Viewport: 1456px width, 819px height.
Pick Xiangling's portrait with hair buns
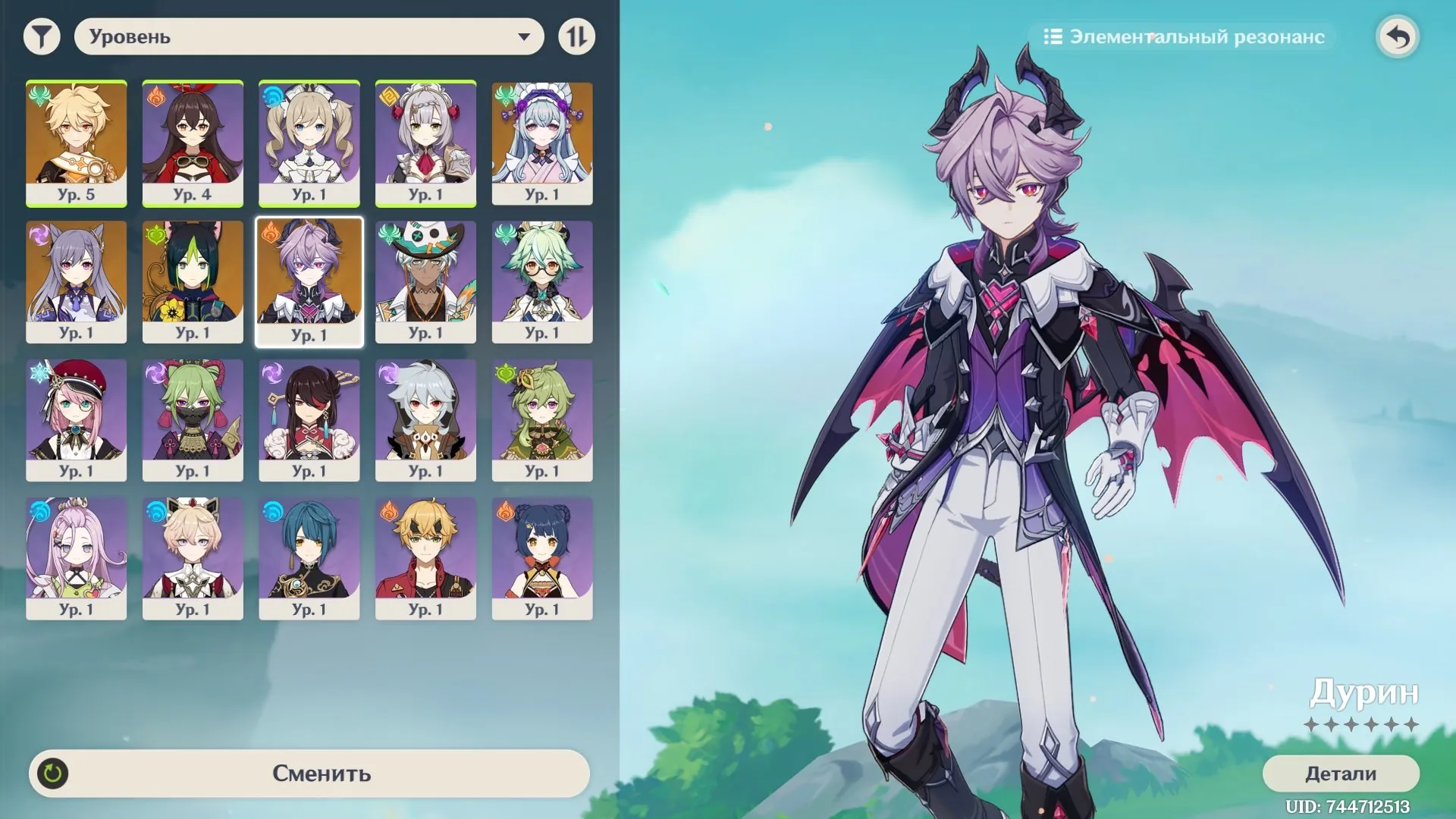(x=542, y=558)
